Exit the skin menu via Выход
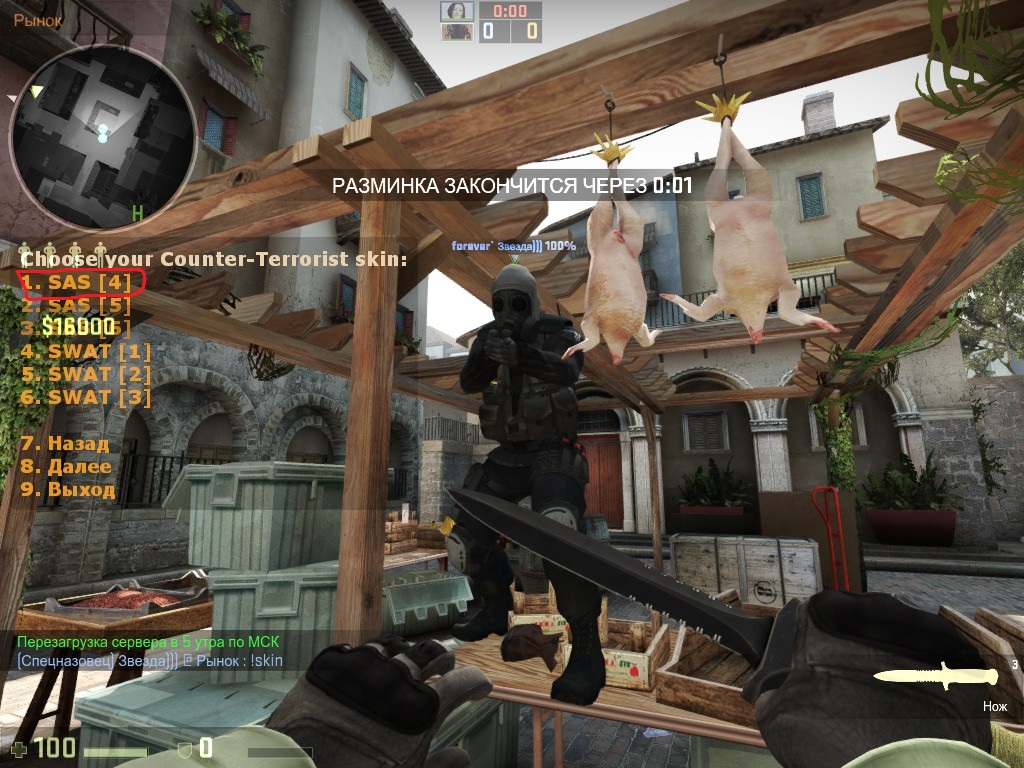 [68, 490]
